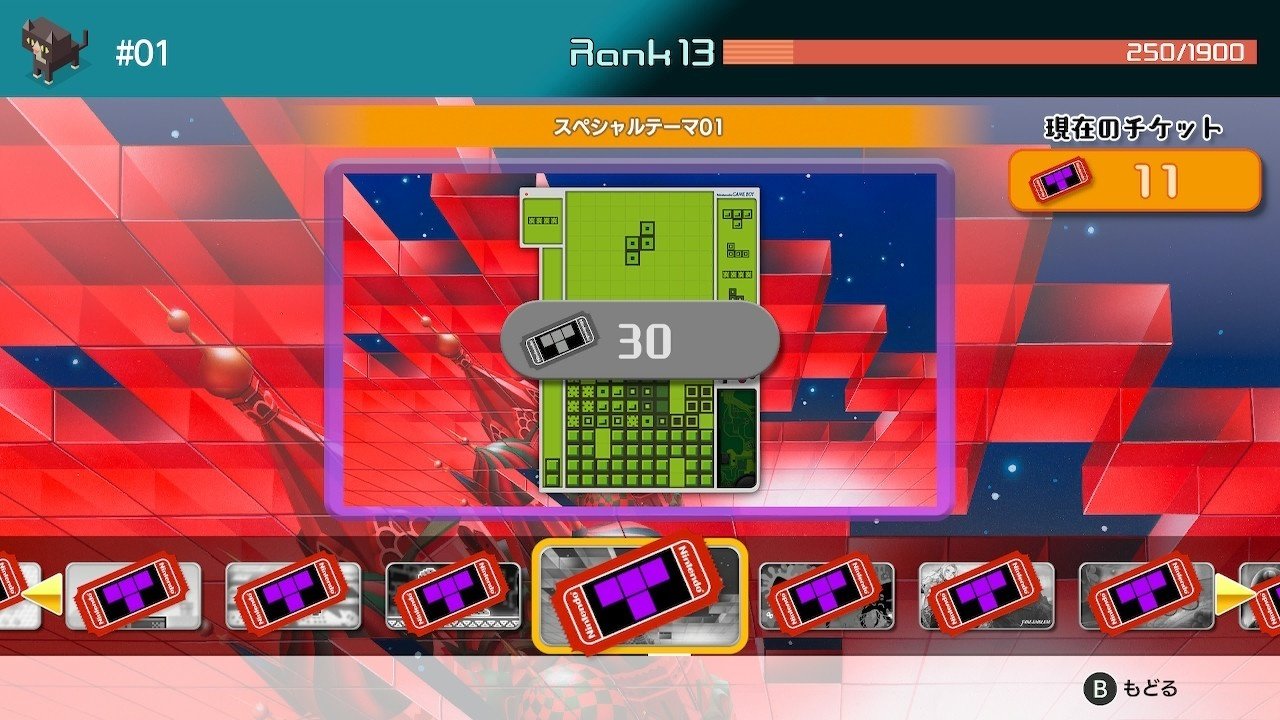The height and width of the screenshot is (720, 1280).
Task: Click the ticket icon beside the 30 cost
Action: click(560, 338)
